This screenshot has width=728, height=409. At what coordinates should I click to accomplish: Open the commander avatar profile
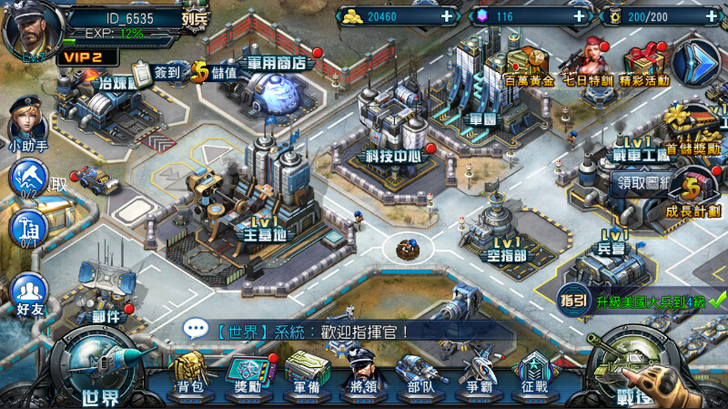click(x=28, y=28)
